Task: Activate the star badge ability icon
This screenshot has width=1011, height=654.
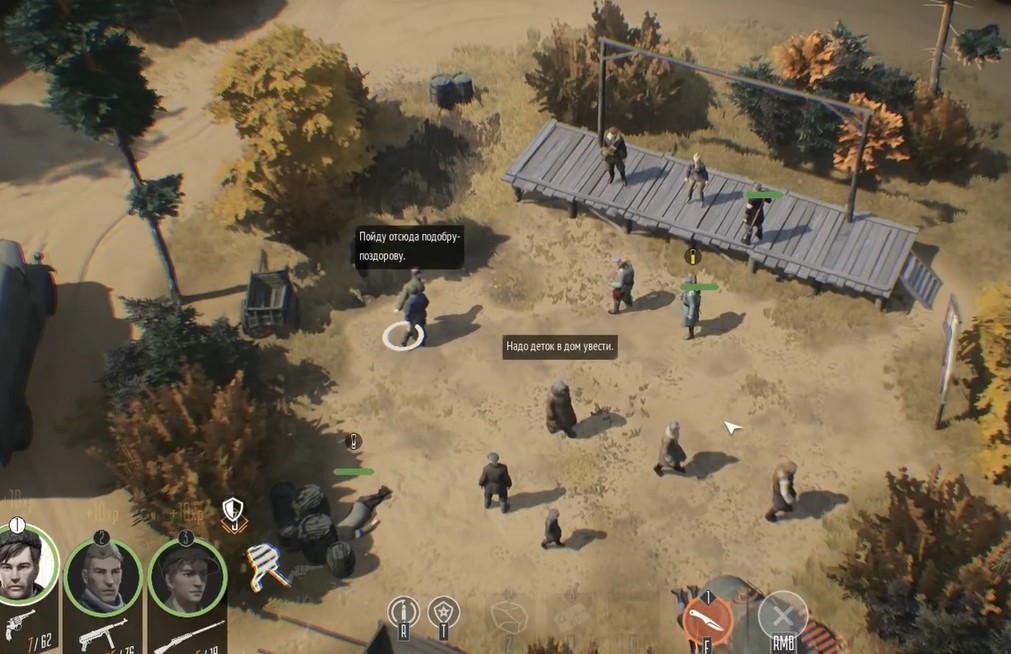Action: (x=443, y=611)
